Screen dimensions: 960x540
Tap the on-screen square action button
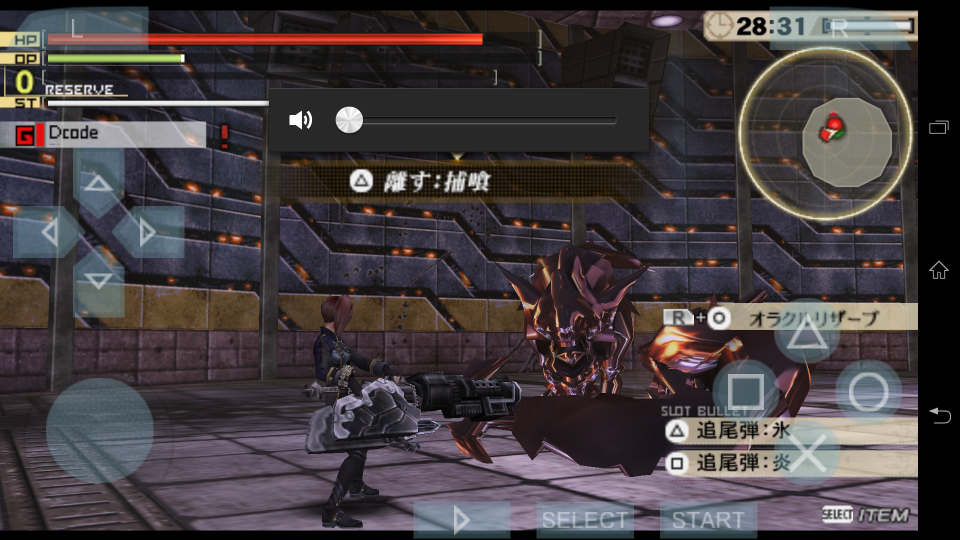click(745, 392)
